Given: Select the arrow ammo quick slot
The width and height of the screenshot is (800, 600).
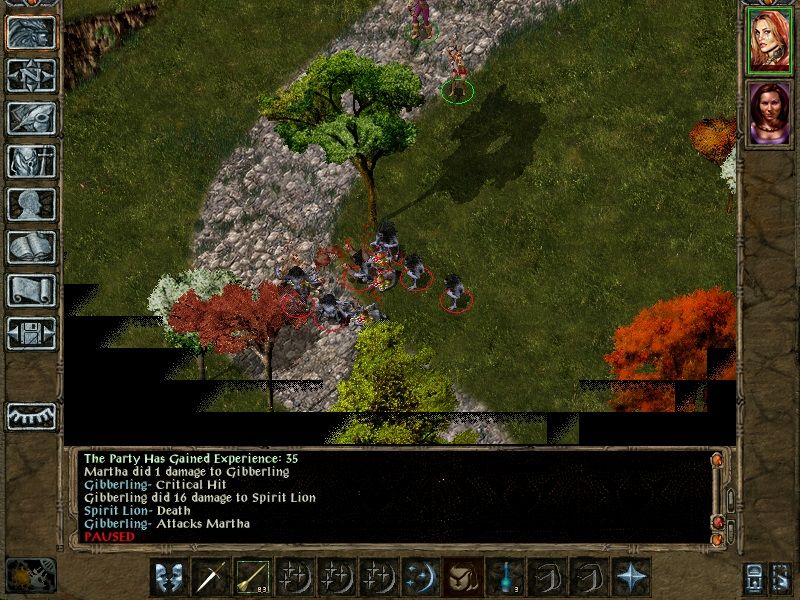Looking at the screenshot, I should coord(250,577).
